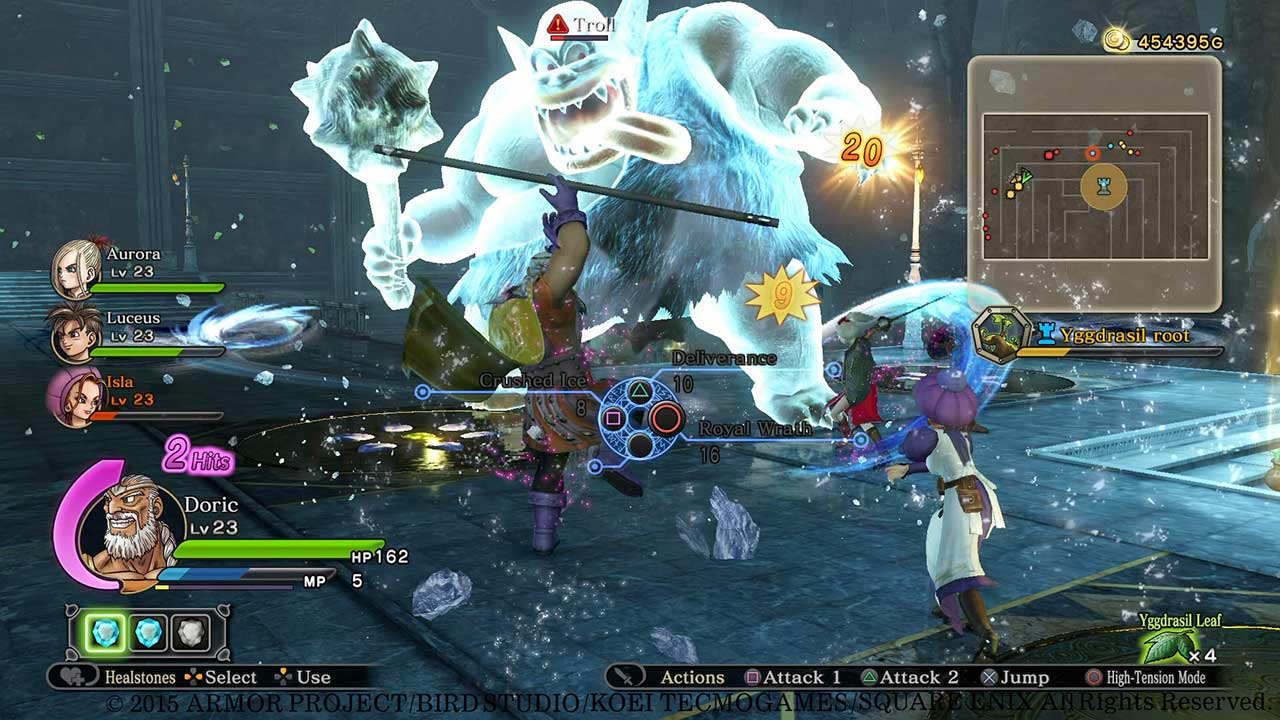Click the Troll enemy alert marker

pyautogui.click(x=556, y=24)
